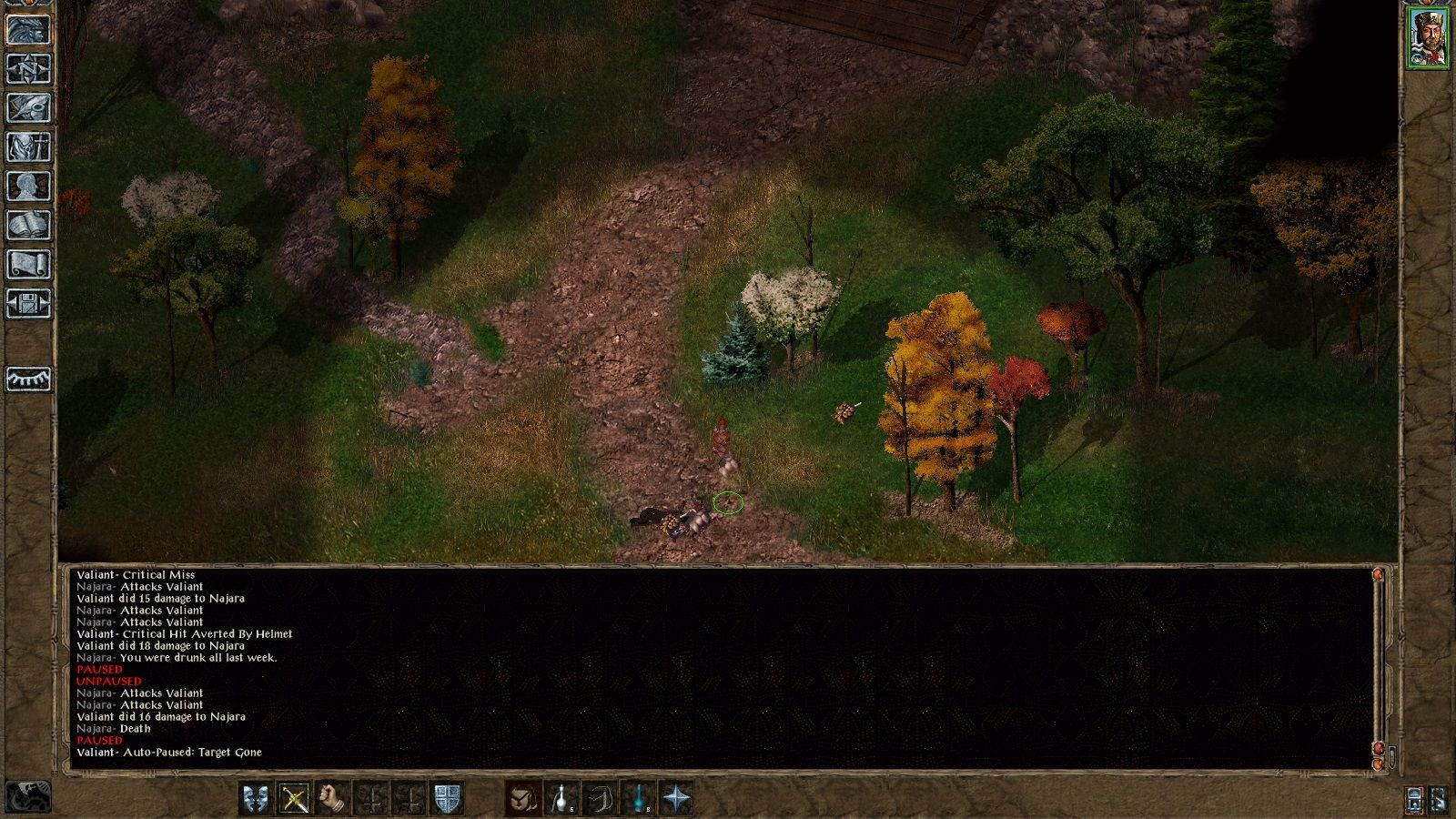The height and width of the screenshot is (819, 1456).
Task: Open the mage spellbook button
Action: [29, 225]
